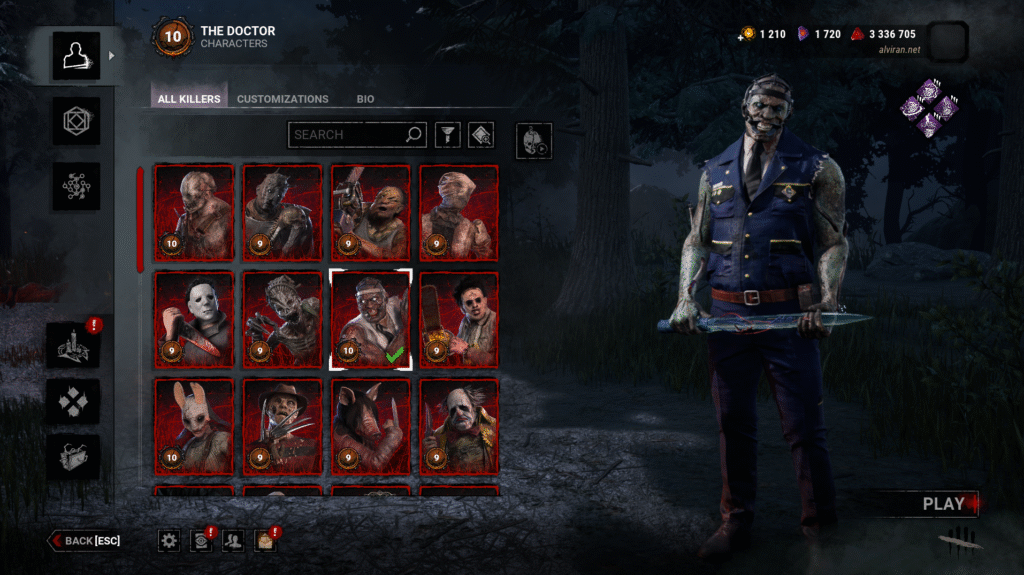1024x575 pixels.
Task: Select the Wraith killer portrait
Action: click(282, 212)
